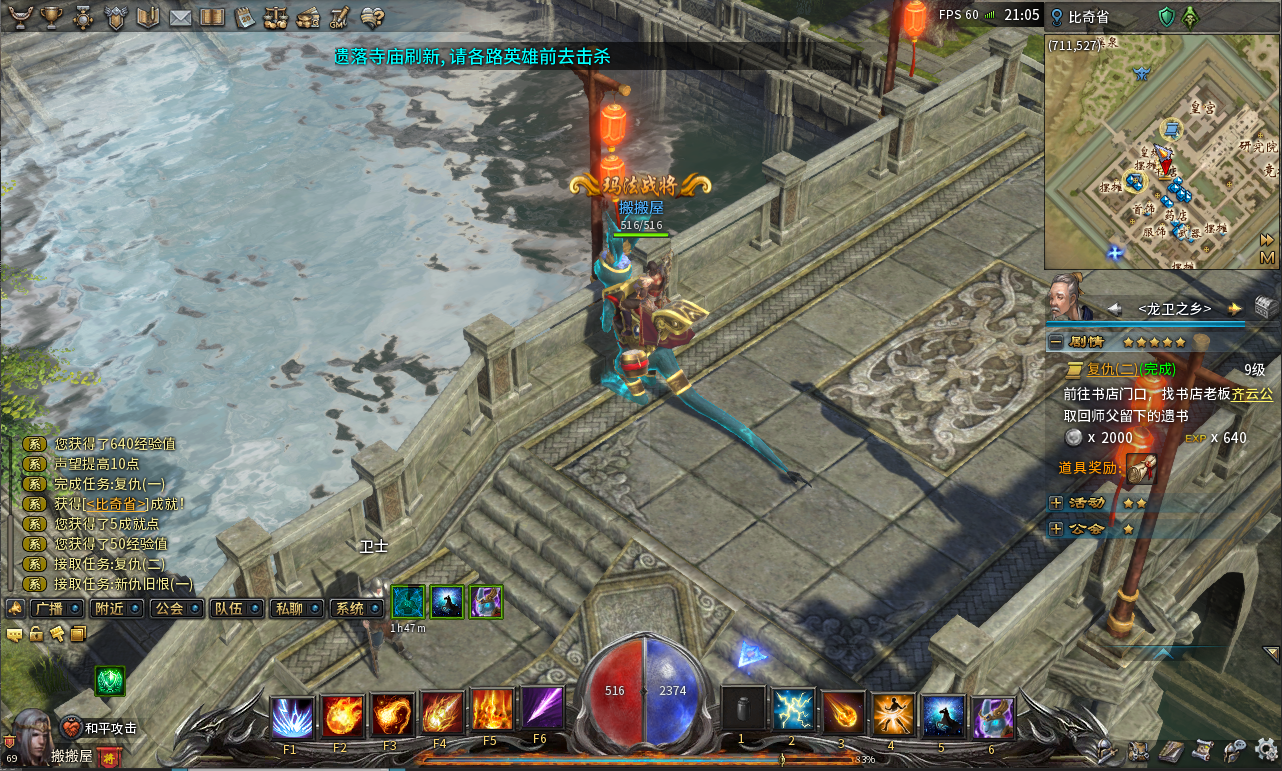The width and height of the screenshot is (1282, 771).
Task: Follow the 齐云公 quest NPC link
Action: (1252, 394)
